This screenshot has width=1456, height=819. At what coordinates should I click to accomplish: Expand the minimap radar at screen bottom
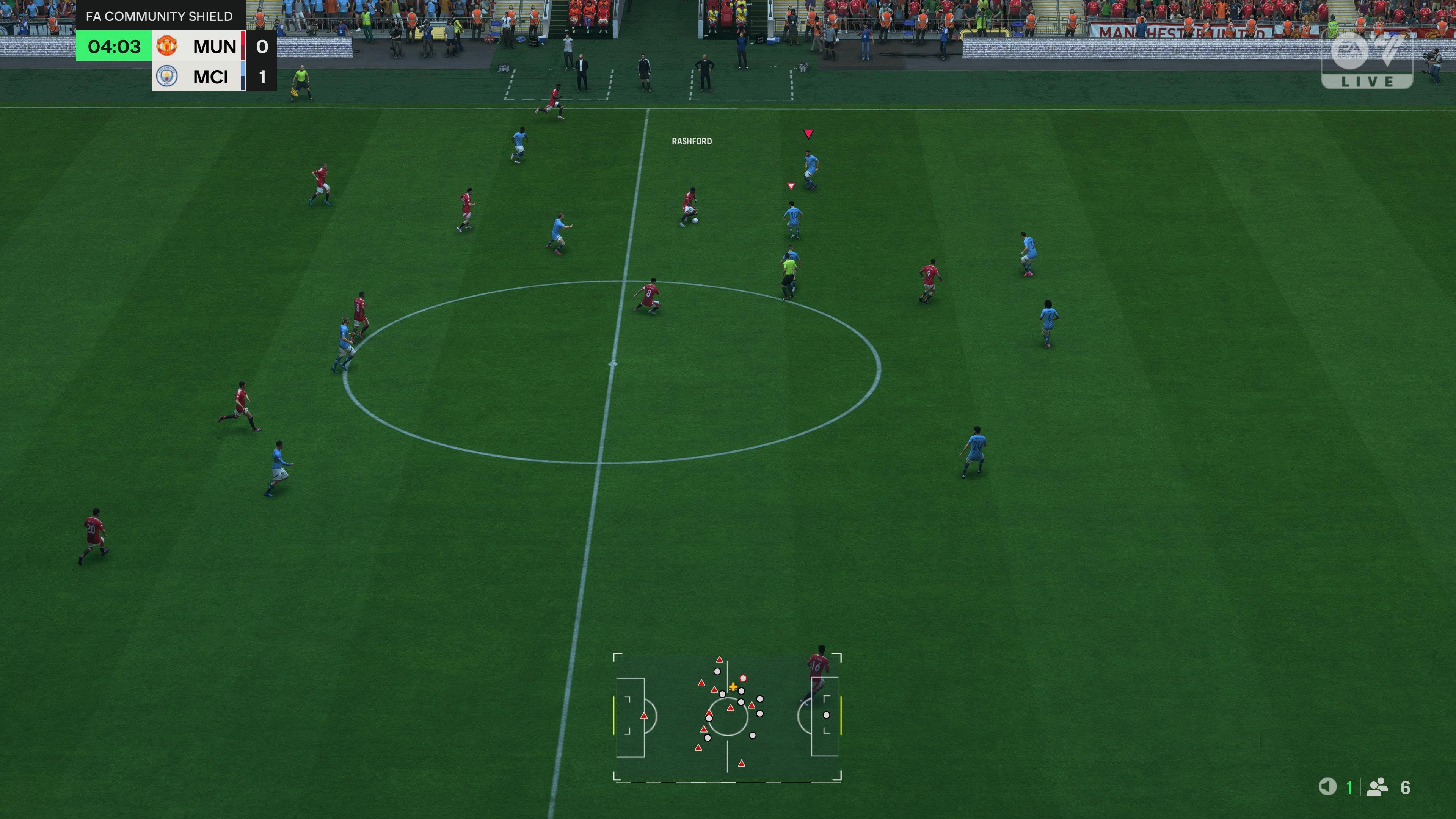(728, 715)
